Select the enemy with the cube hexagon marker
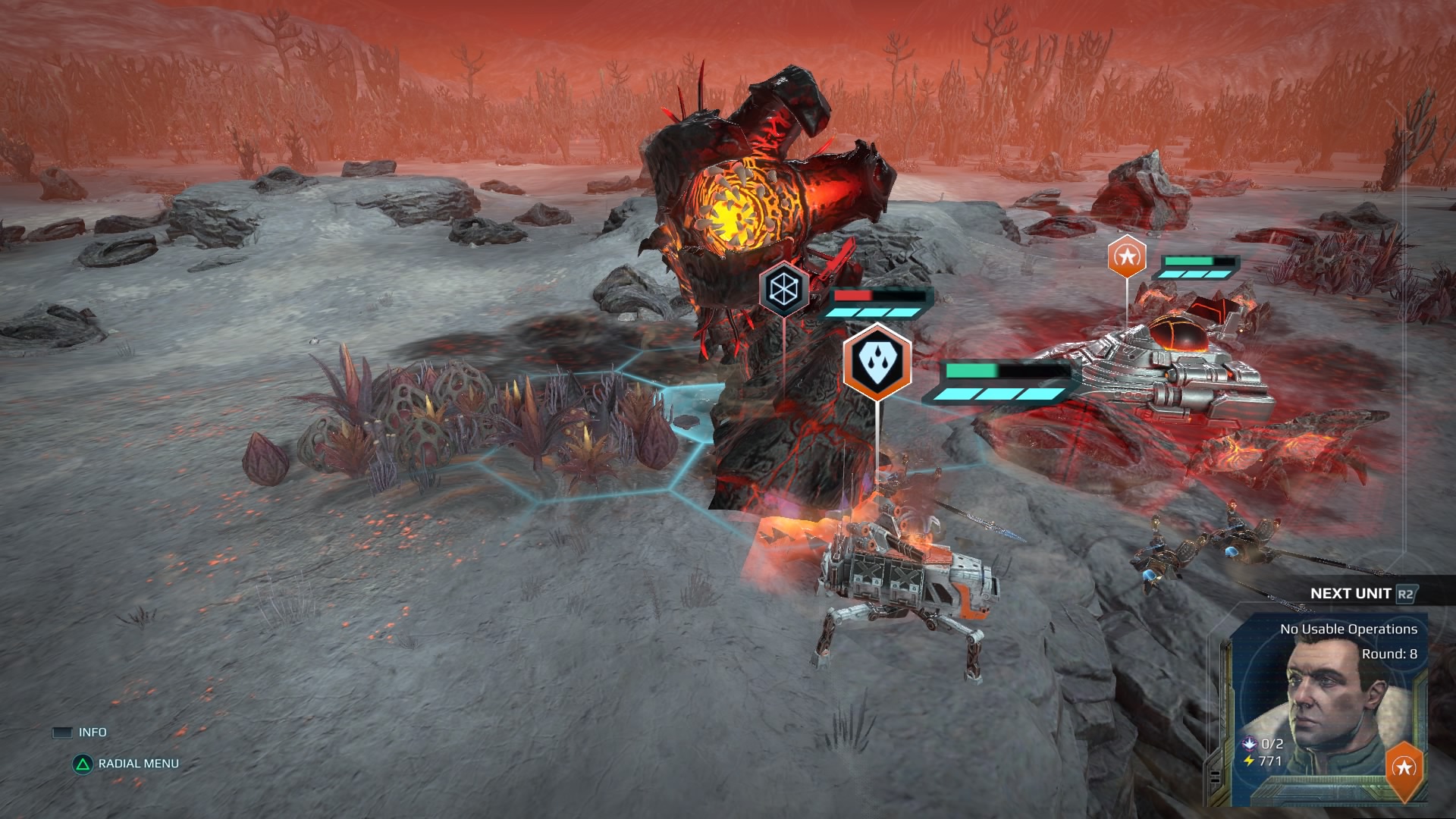The image size is (1456, 819). [x=783, y=288]
